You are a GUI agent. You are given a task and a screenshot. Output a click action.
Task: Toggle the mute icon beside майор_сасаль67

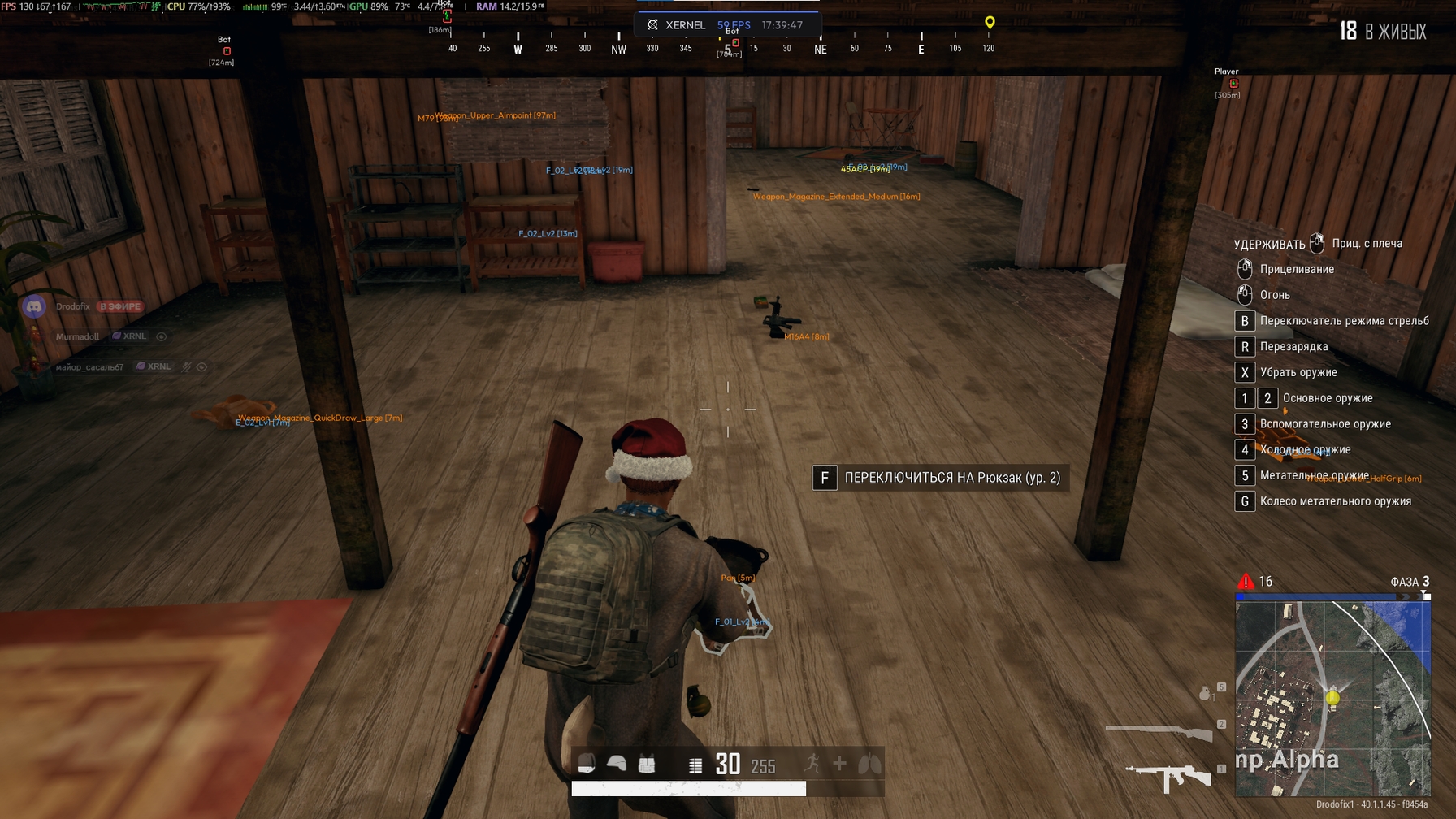(x=186, y=366)
